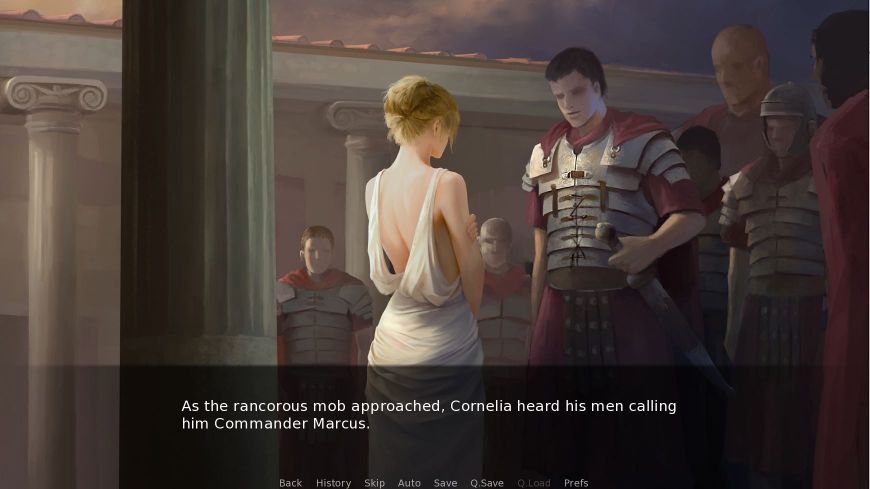Open the Prefs settings menu

click(576, 483)
